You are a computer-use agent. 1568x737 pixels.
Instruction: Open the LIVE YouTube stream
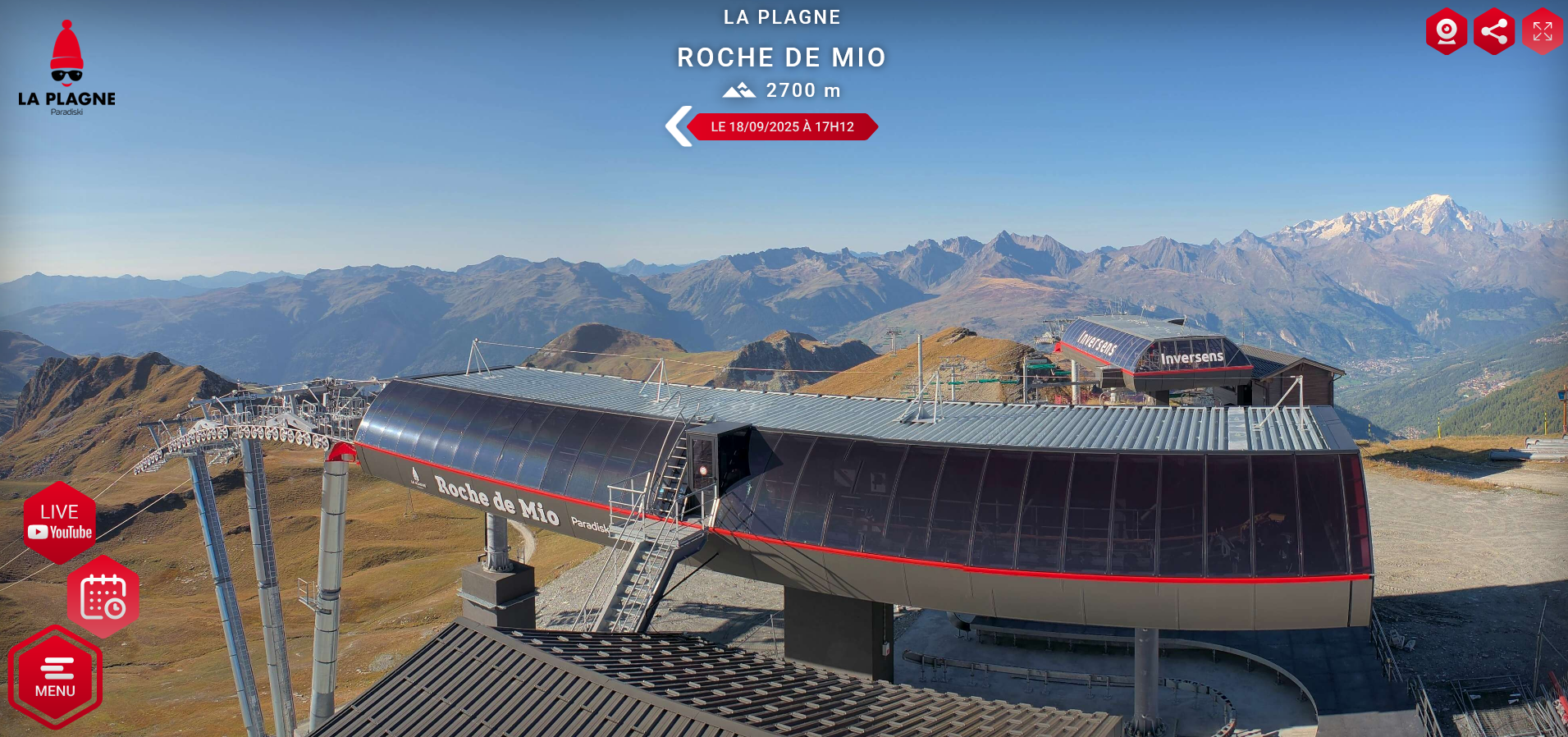tap(60, 523)
